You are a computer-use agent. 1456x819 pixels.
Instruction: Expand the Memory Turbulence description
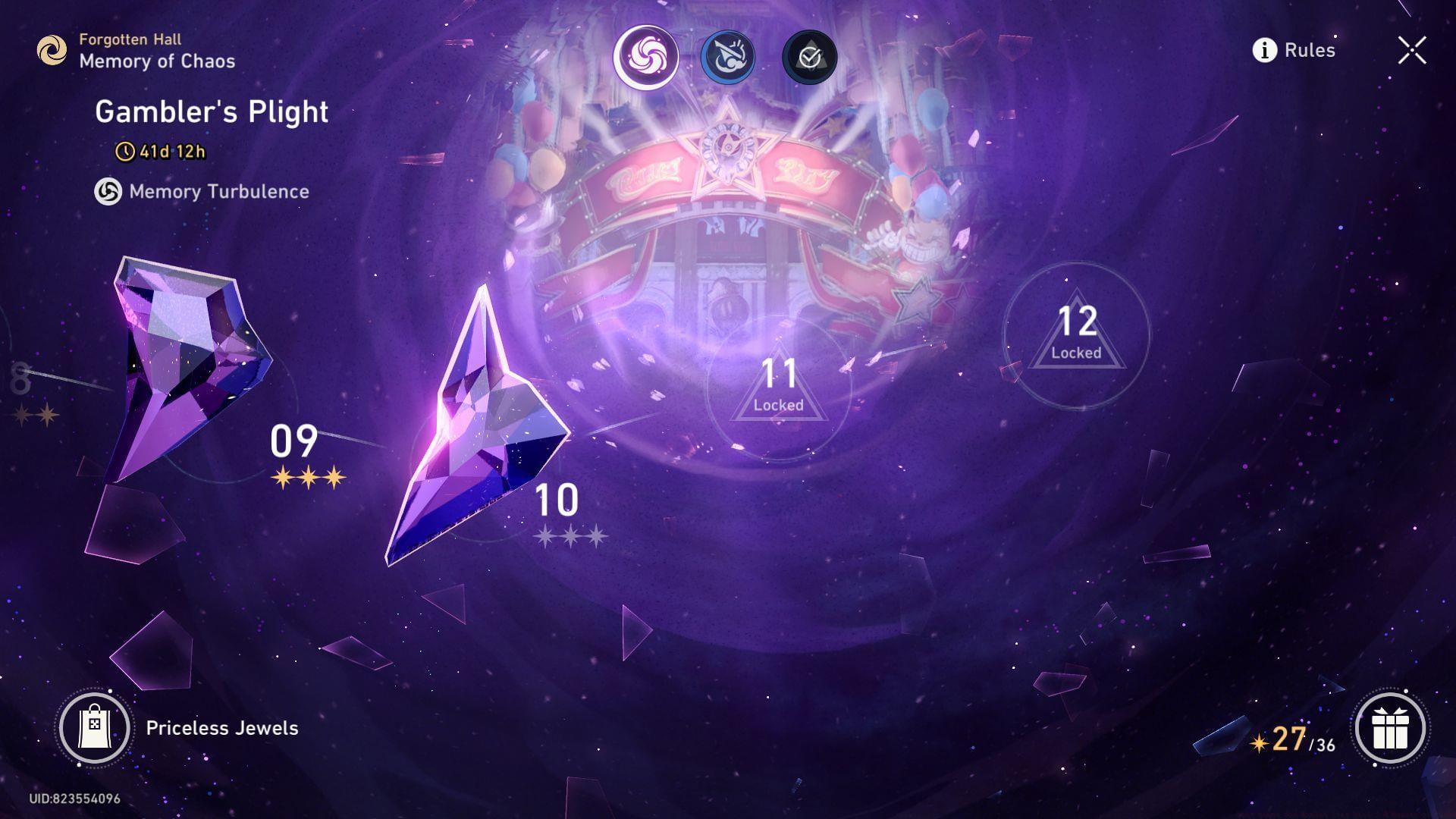[x=218, y=191]
